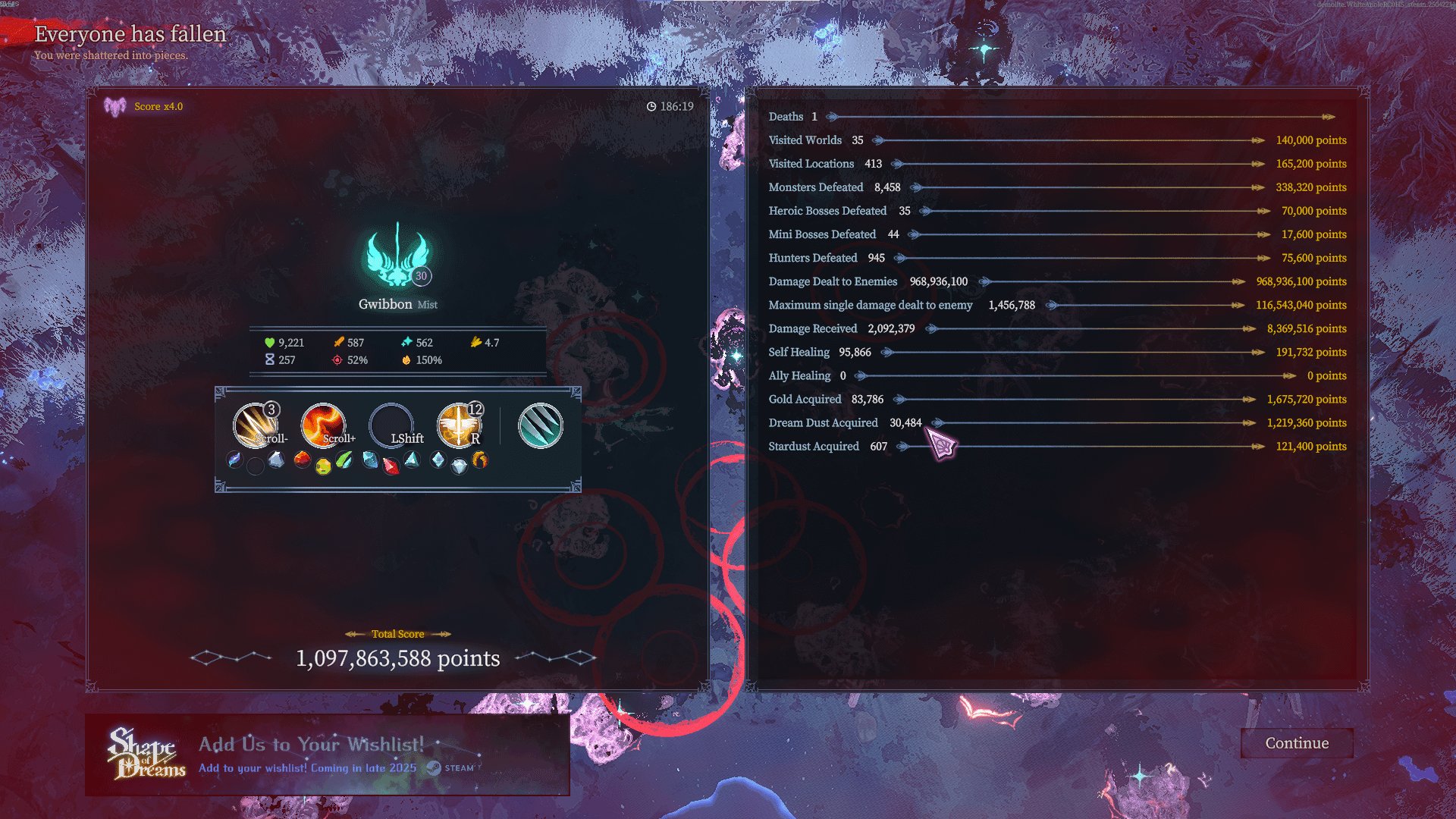Select the fiery swirl skill icon
The height and width of the screenshot is (819, 1456).
click(x=323, y=425)
